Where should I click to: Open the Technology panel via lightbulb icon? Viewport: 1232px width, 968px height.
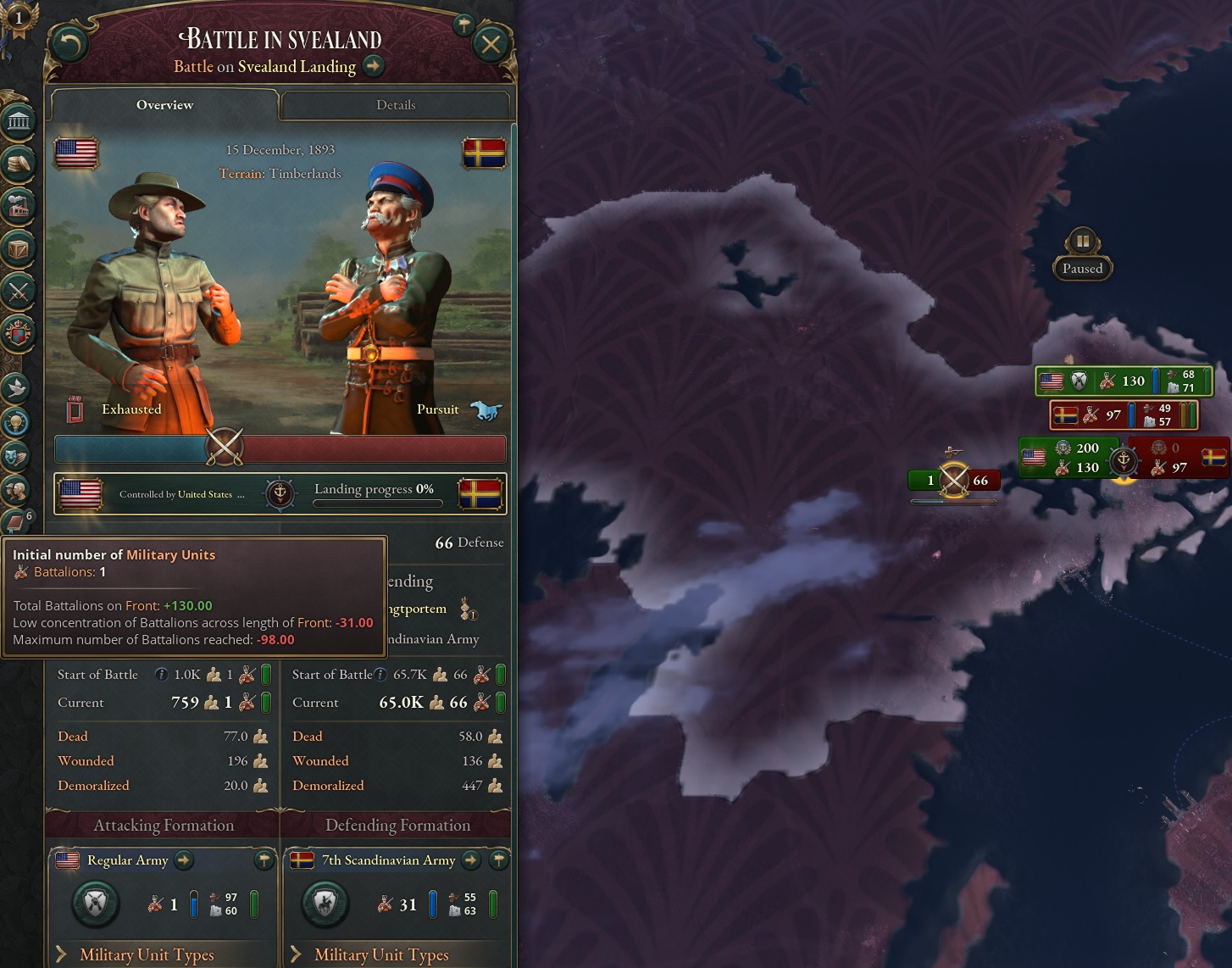(17, 421)
